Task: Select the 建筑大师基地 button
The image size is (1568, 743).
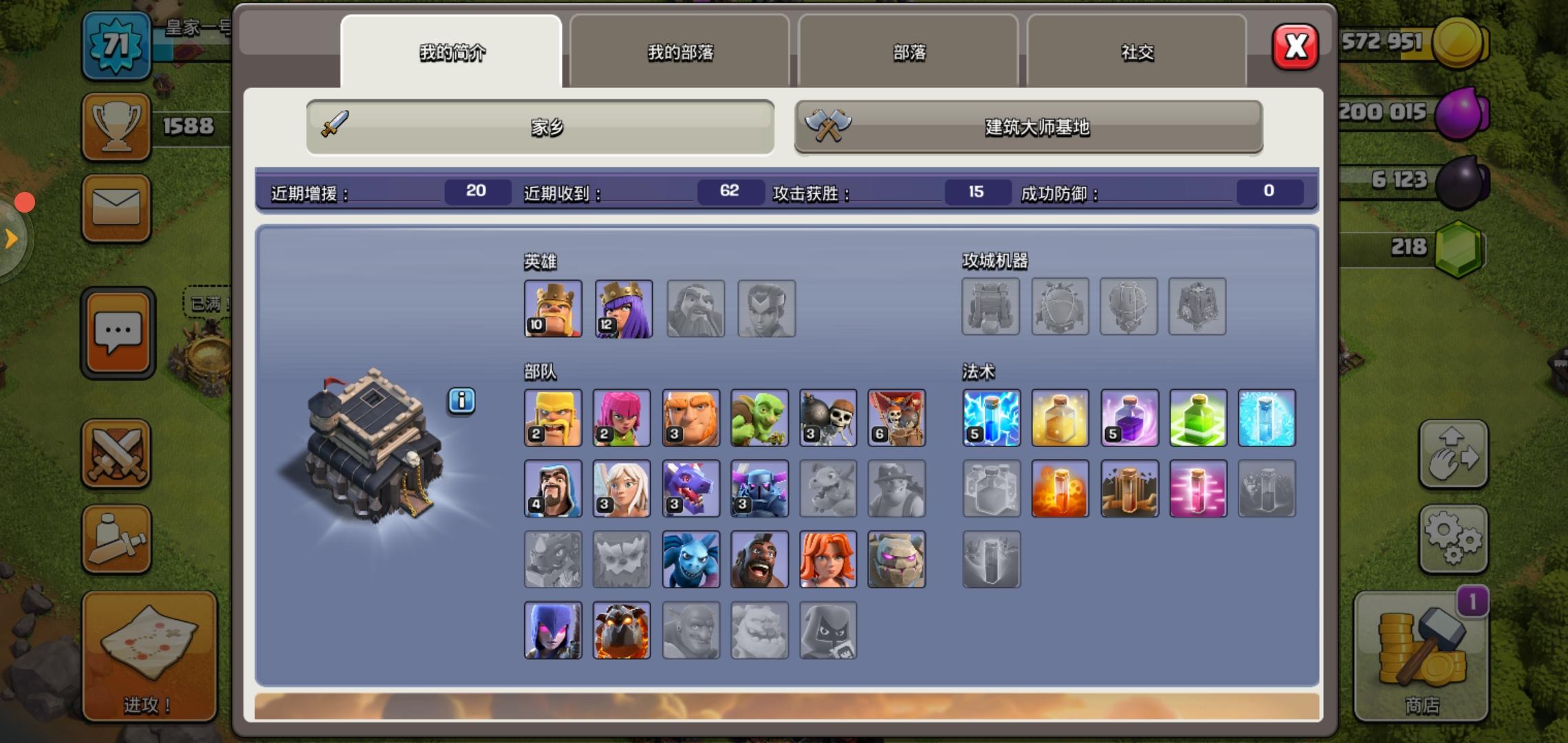Action: pos(1027,127)
